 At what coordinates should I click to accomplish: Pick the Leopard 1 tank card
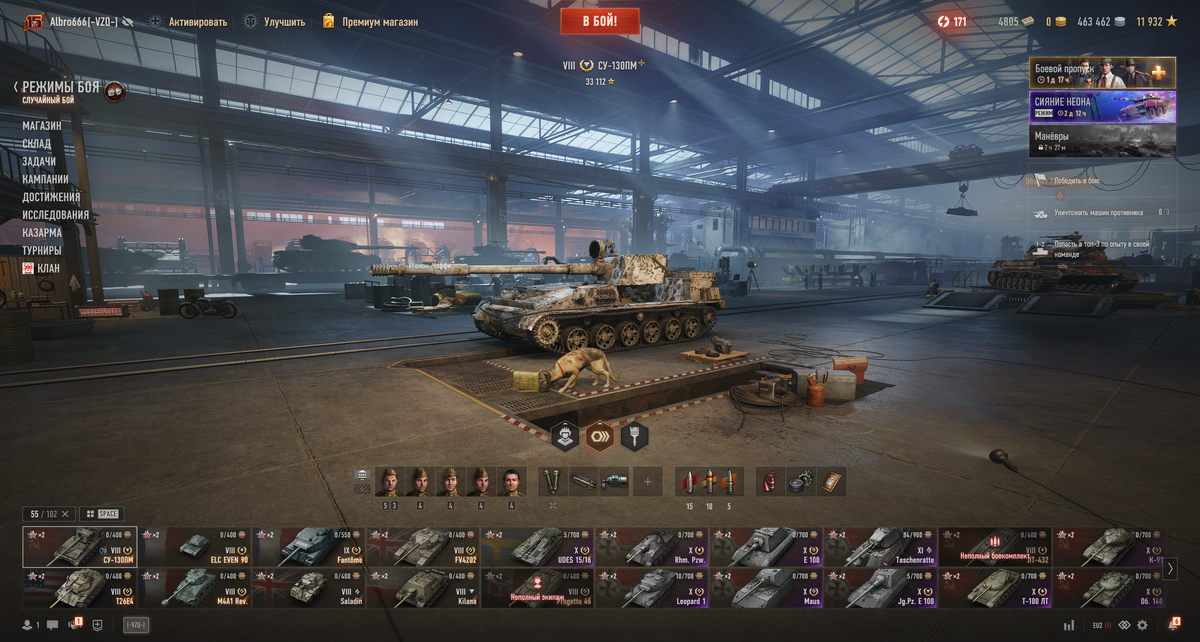[x=651, y=588]
